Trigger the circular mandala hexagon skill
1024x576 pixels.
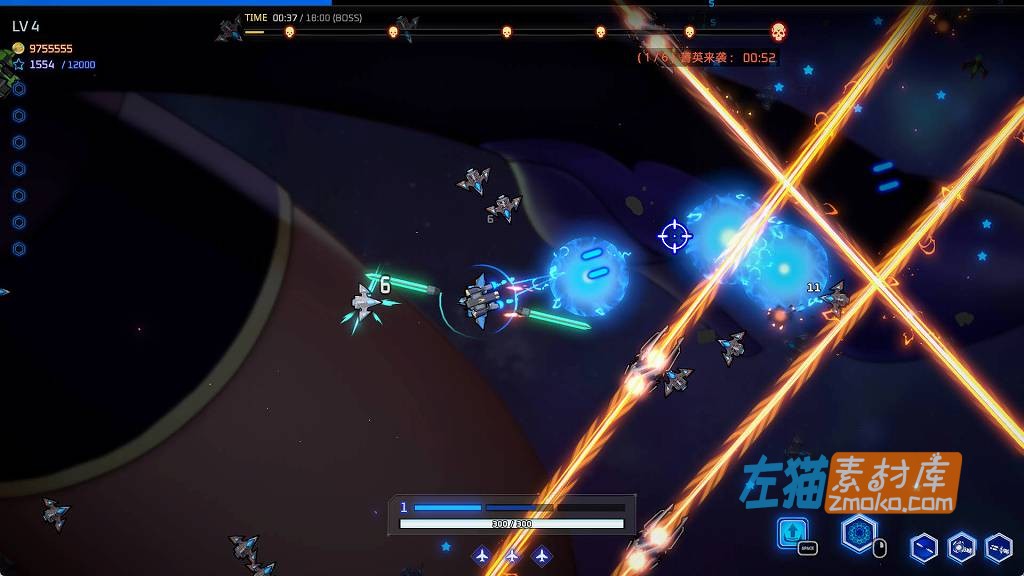click(857, 532)
